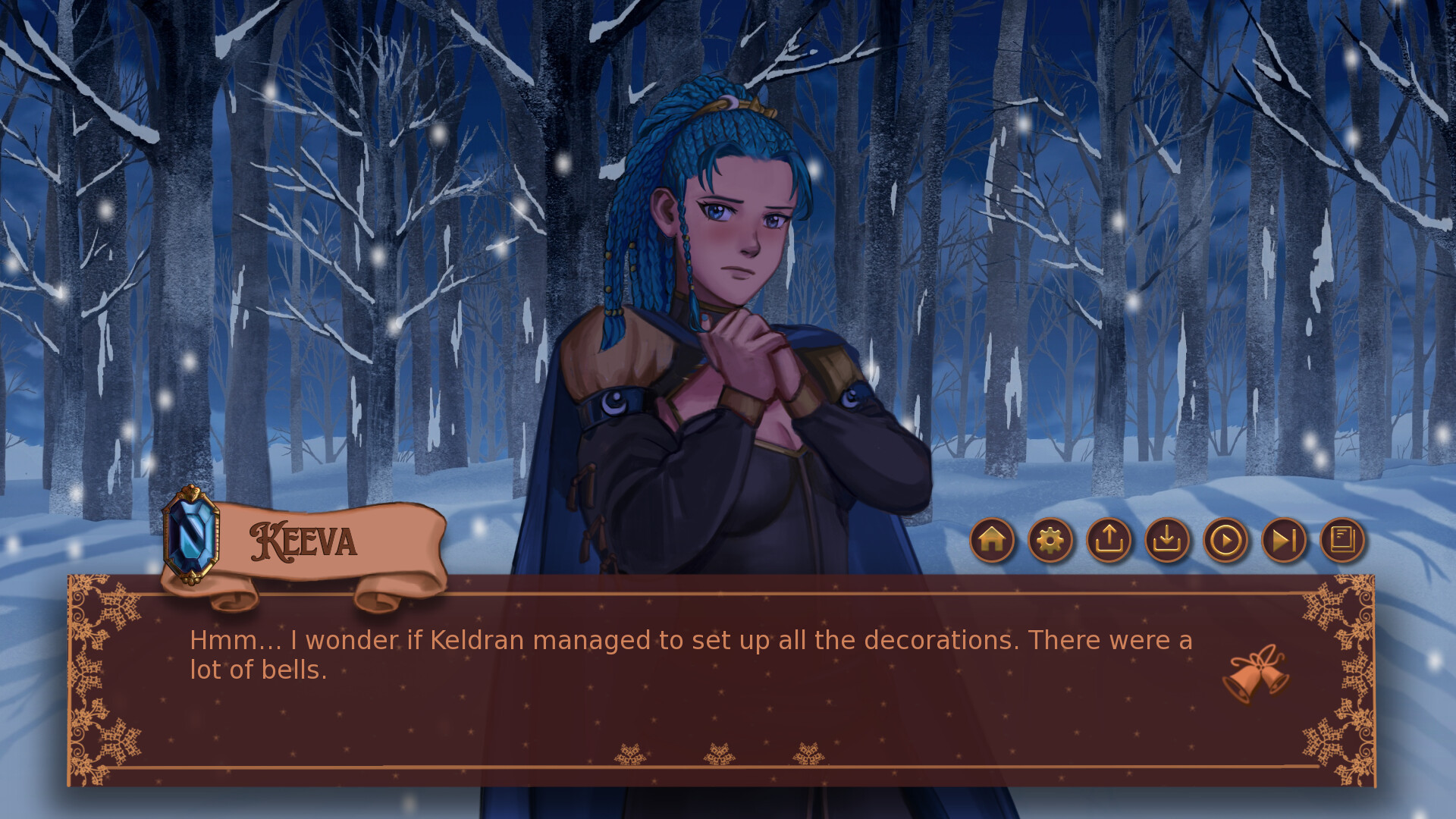Click the dialogue text to advance the story
Image resolution: width=1456 pixels, height=819 pixels.
682,654
